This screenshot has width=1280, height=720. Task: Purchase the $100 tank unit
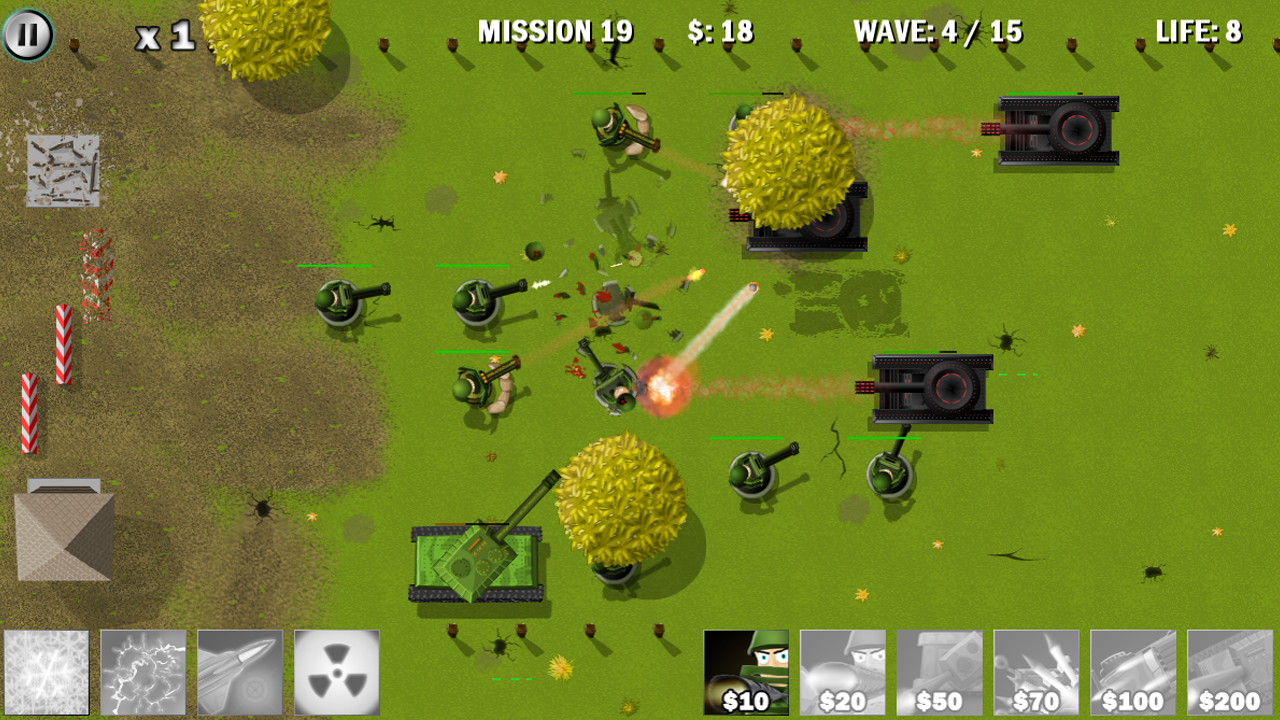[1129, 672]
